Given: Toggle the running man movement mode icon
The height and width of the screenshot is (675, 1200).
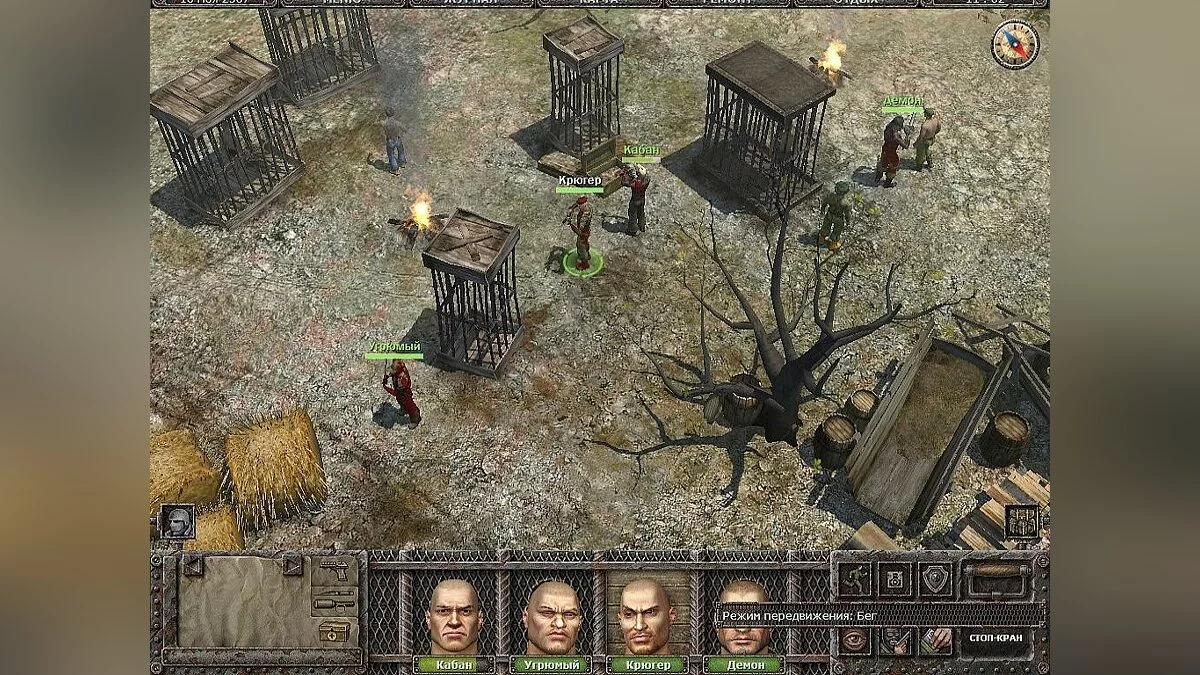Looking at the screenshot, I should (x=856, y=579).
